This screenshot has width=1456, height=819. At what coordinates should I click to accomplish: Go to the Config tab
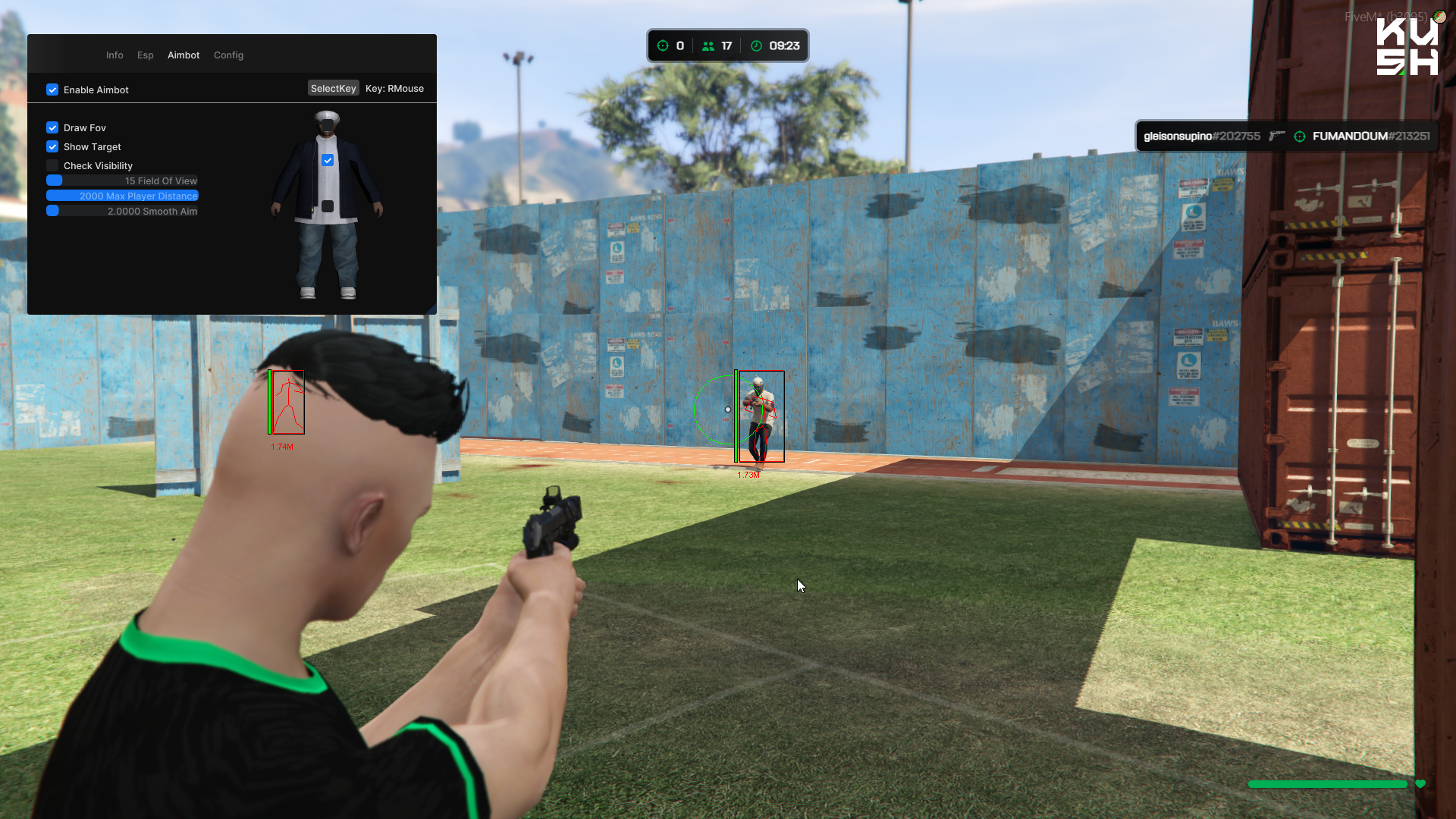click(x=228, y=55)
